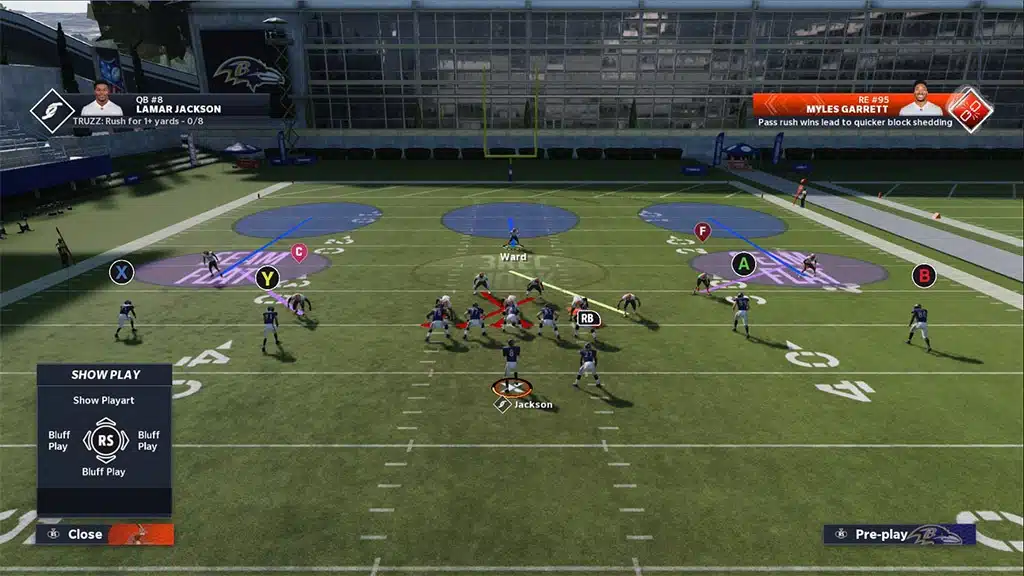Click the red F defender marker

(x=702, y=231)
